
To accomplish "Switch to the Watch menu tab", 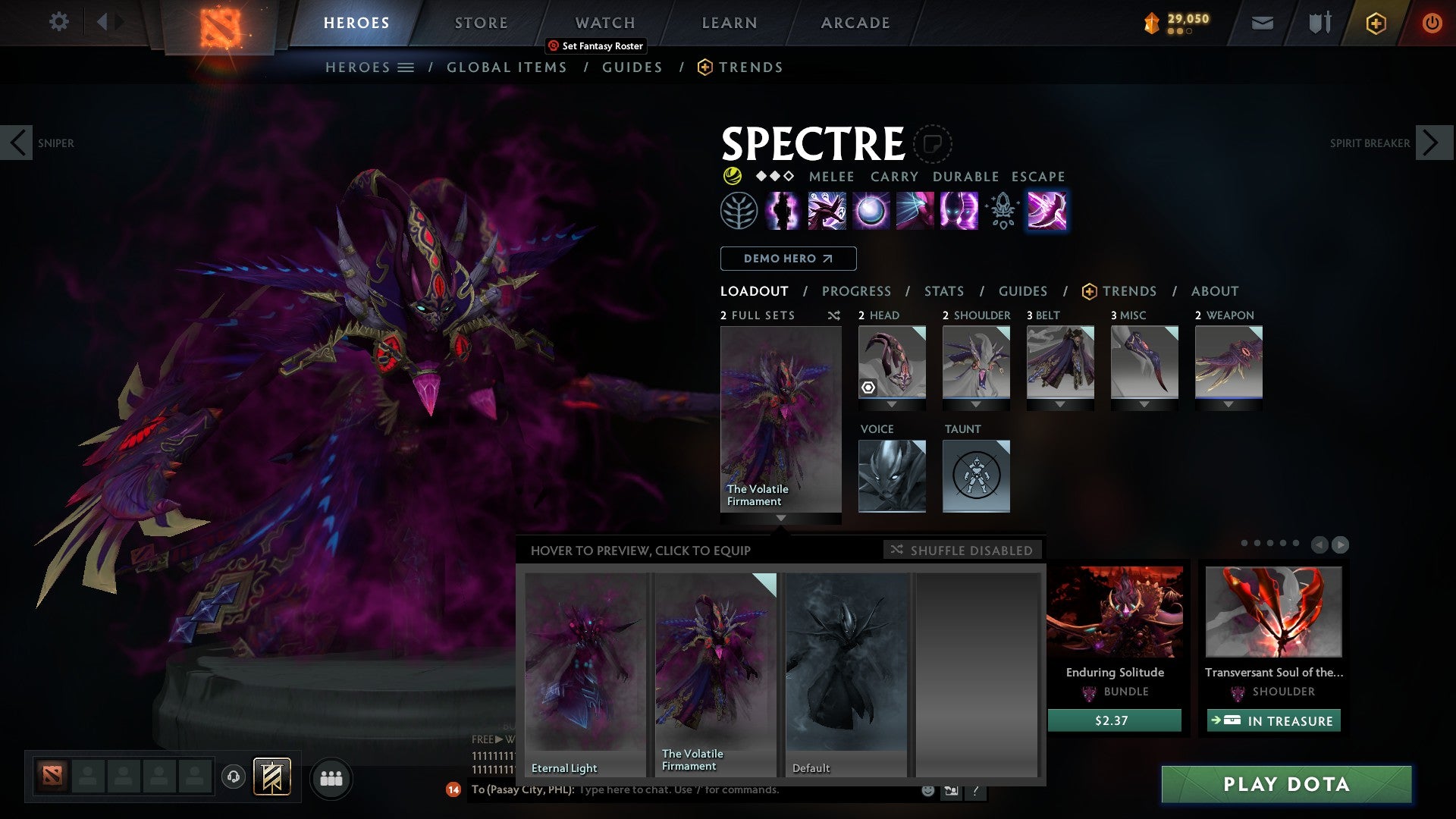I will tap(605, 22).
